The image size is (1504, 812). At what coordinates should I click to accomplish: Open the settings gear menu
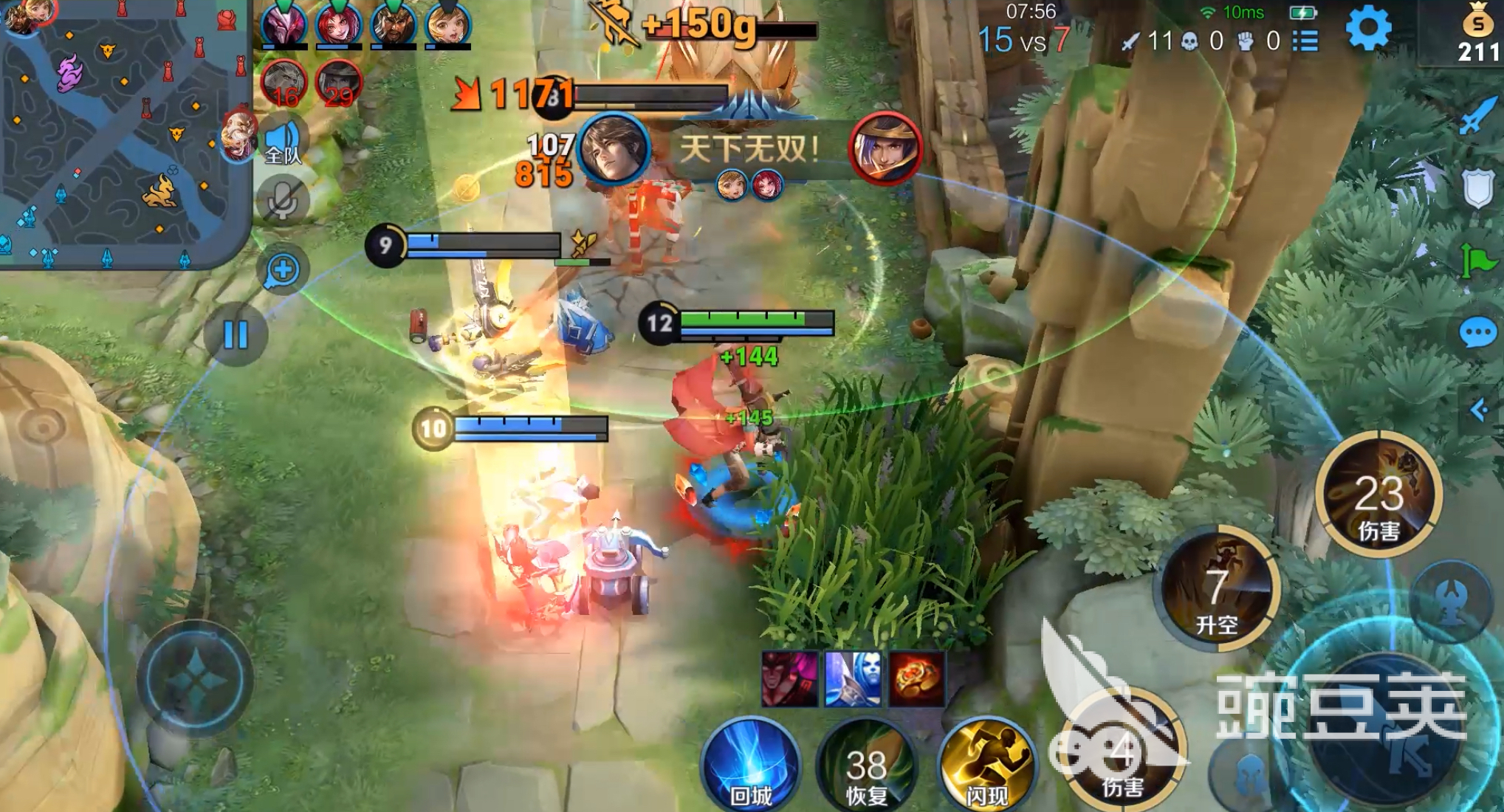[x=1368, y=30]
